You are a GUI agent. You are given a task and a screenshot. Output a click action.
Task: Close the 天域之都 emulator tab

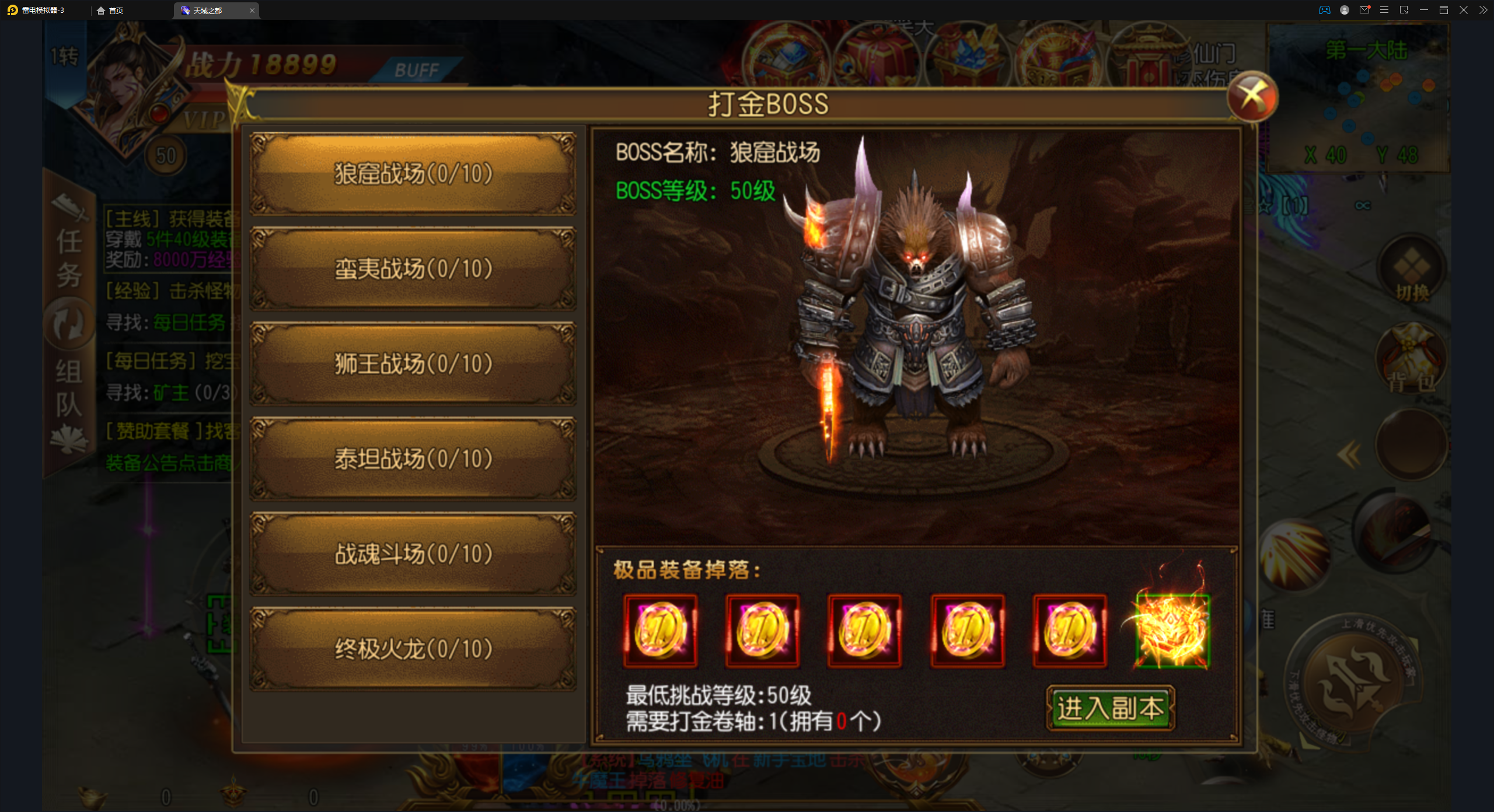tap(252, 10)
